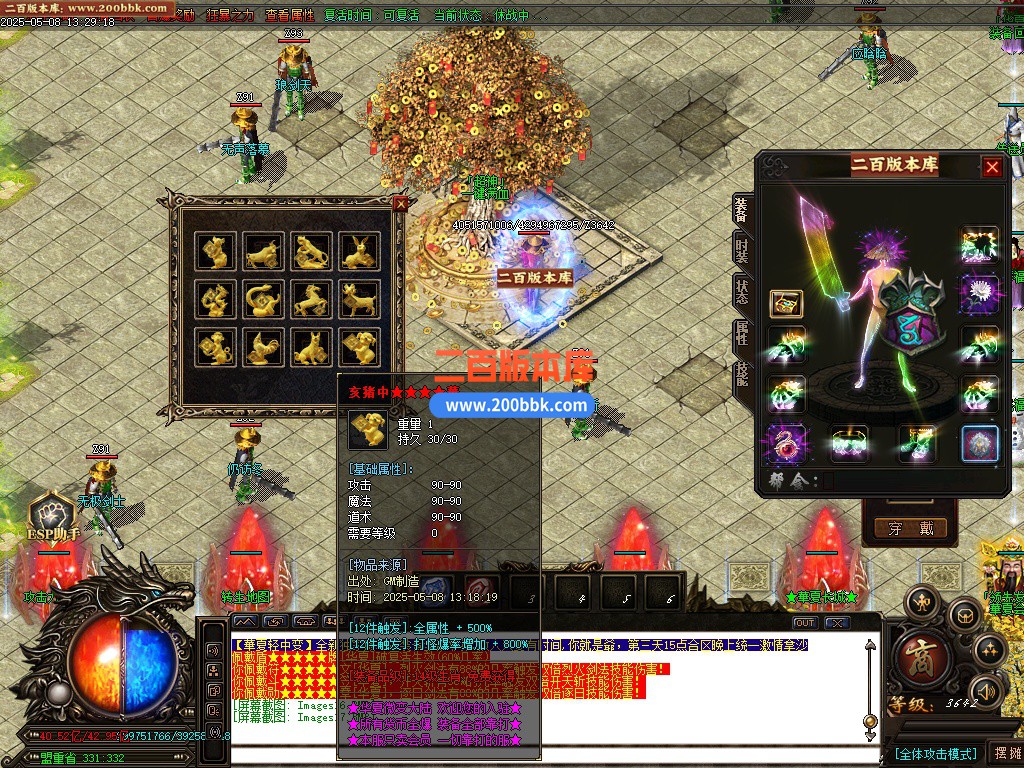
Task: Select the treasure chest equipment slot
Action: tap(786, 304)
